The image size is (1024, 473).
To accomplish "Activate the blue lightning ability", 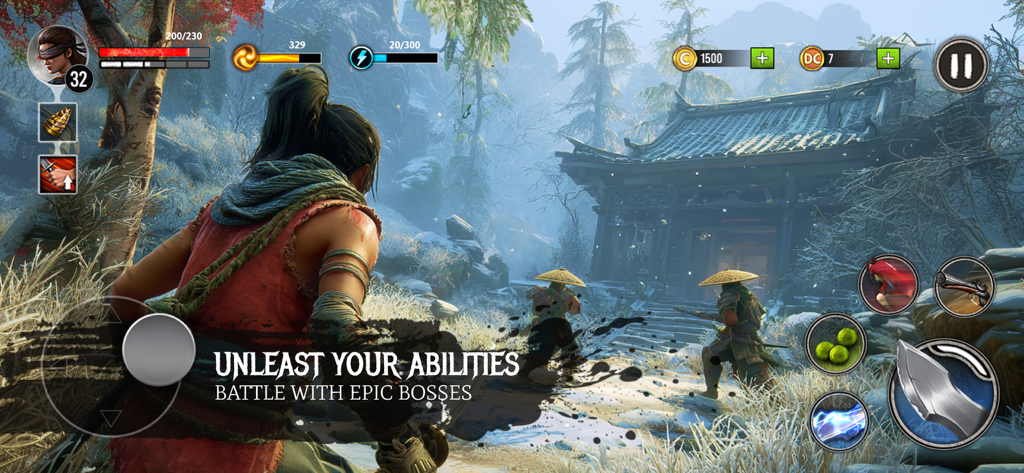I will coord(838,419).
